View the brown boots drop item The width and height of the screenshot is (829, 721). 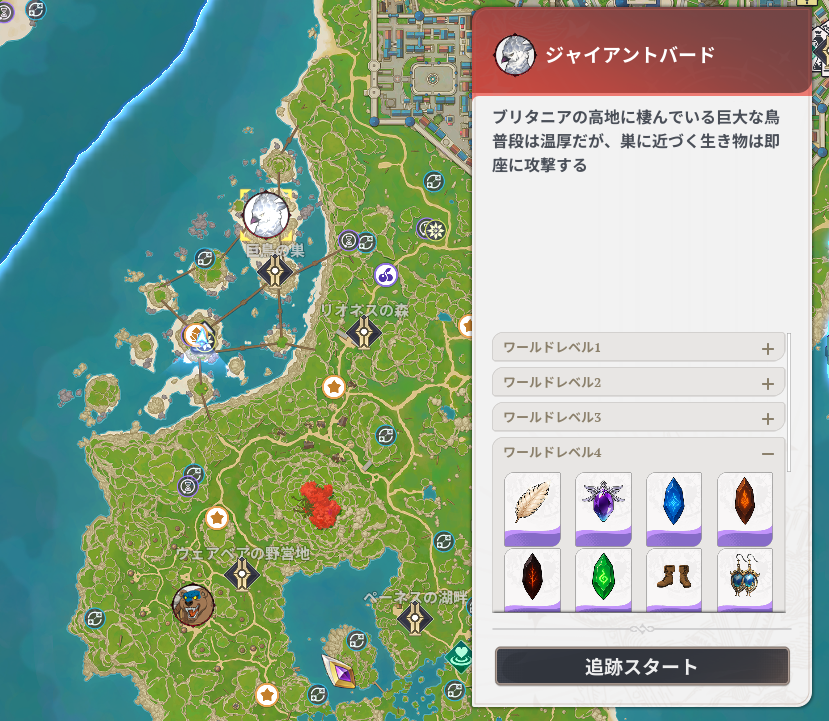674,579
